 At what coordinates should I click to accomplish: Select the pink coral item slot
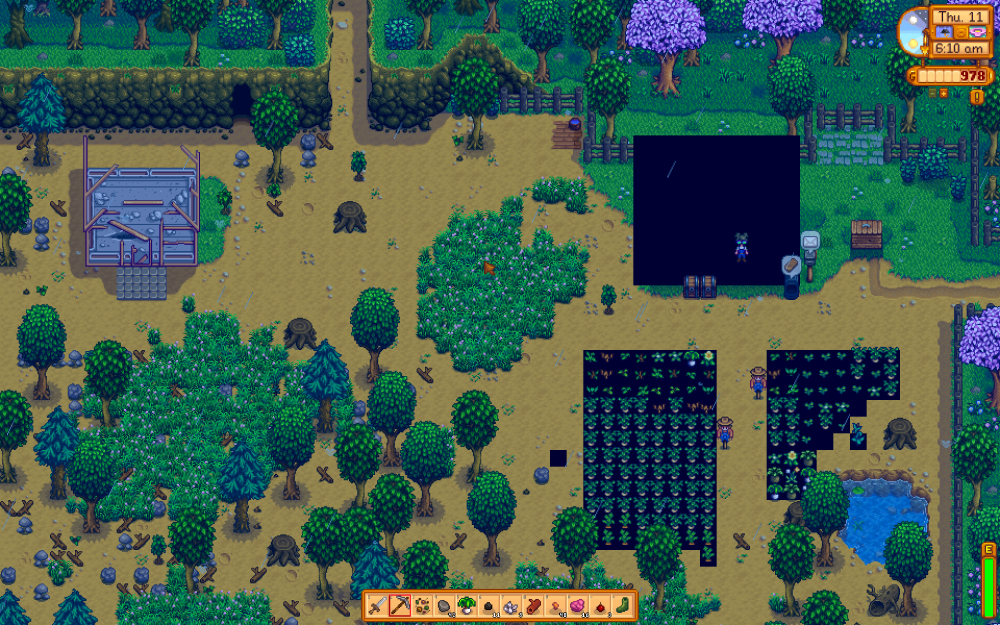(x=558, y=605)
